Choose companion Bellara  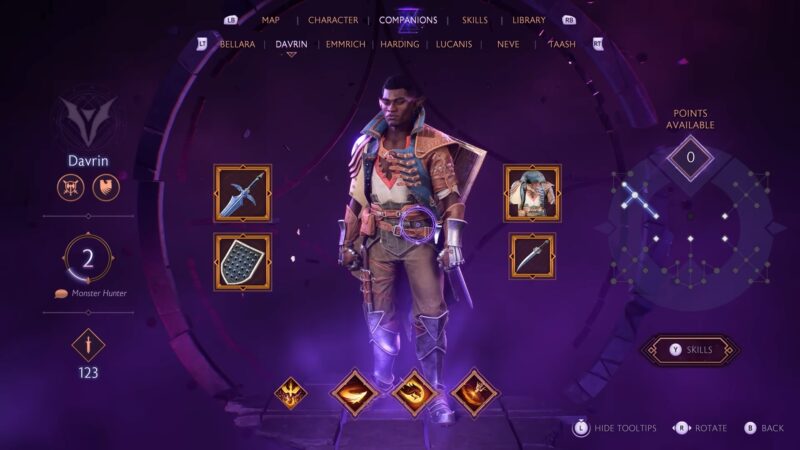tap(237, 44)
